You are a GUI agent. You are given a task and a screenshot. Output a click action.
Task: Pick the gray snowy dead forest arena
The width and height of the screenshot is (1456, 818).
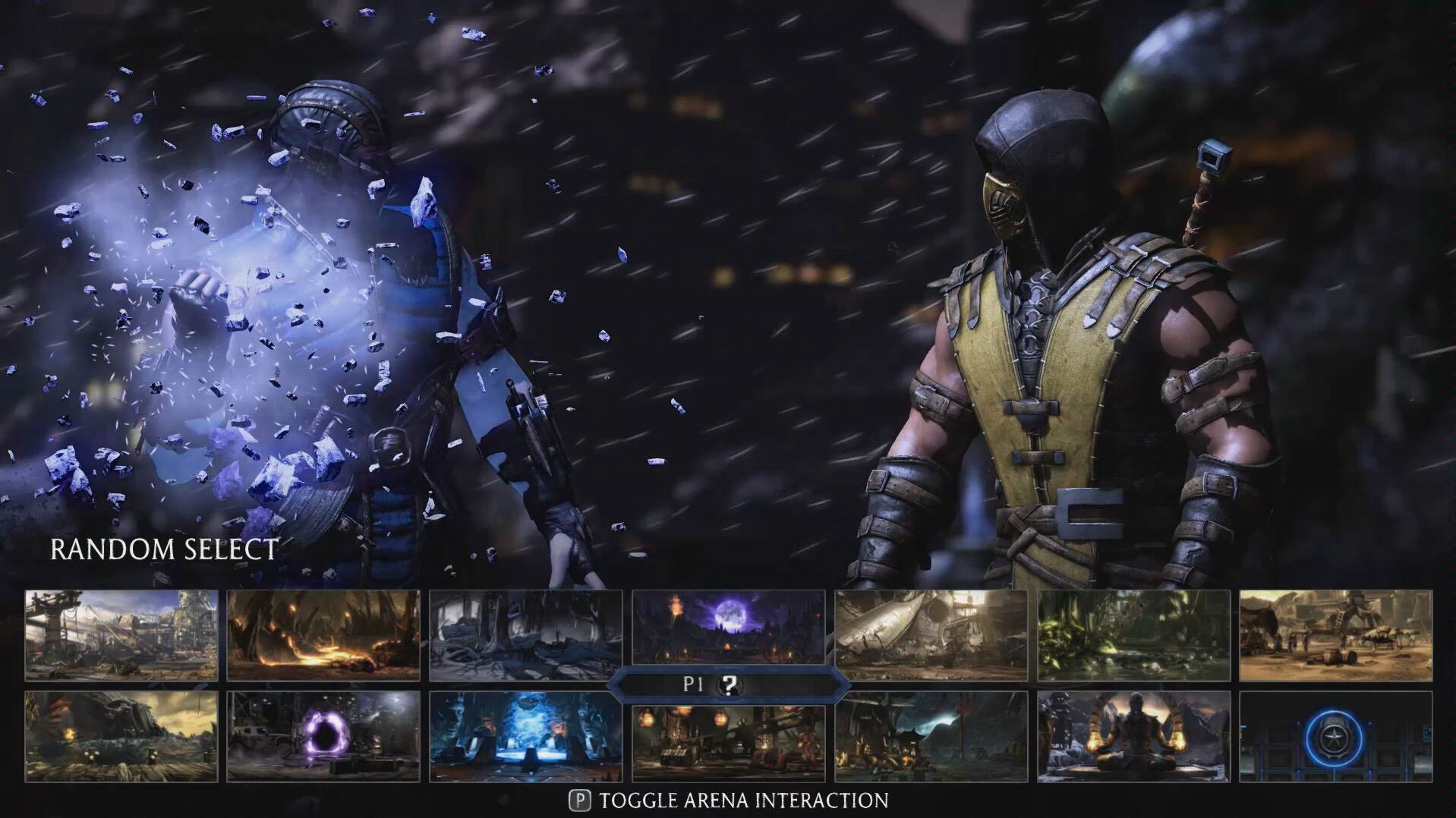pyautogui.click(x=525, y=635)
